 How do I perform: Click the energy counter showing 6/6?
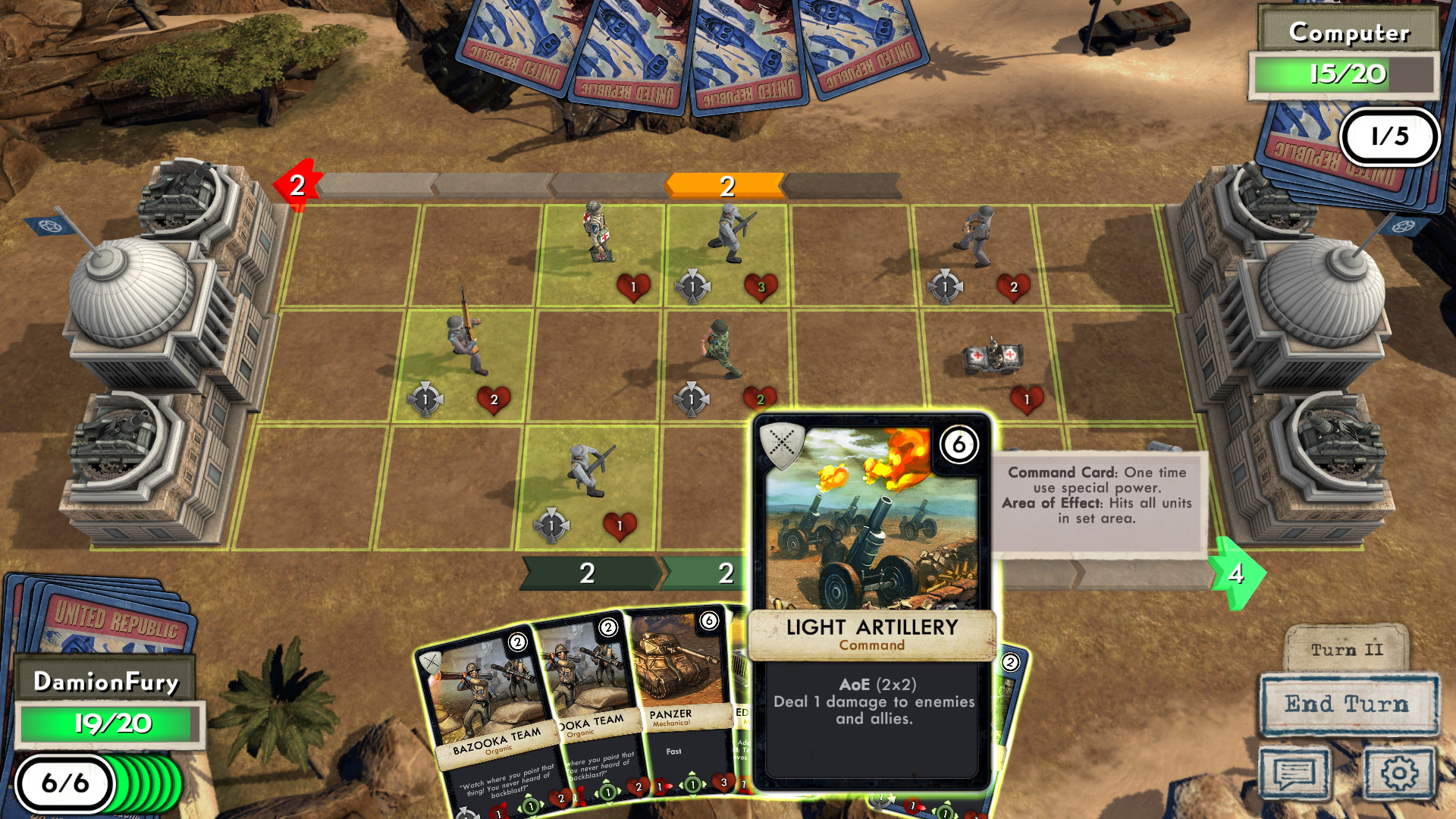click(x=64, y=785)
